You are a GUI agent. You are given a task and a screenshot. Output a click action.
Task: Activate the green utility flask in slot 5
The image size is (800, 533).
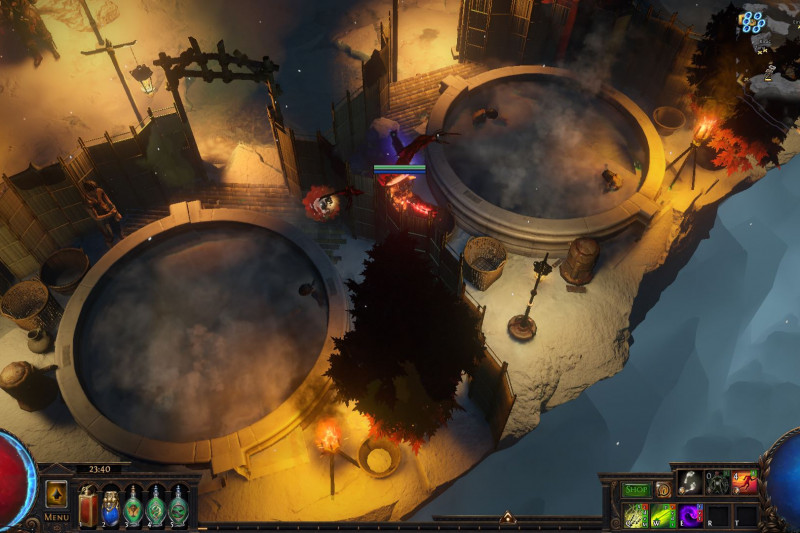(x=178, y=506)
